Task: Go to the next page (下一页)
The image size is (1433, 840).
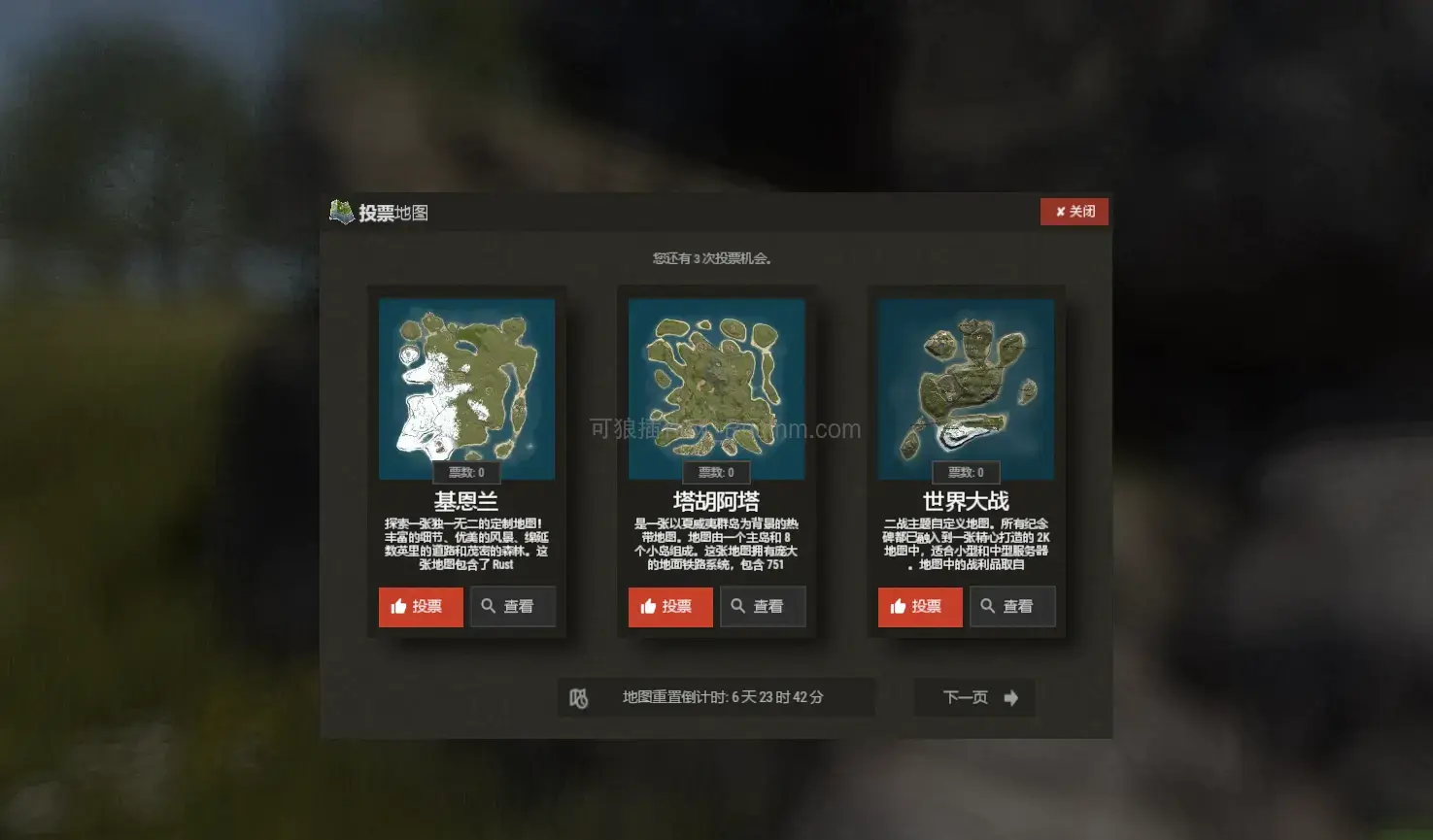Action: pyautogui.click(x=974, y=697)
